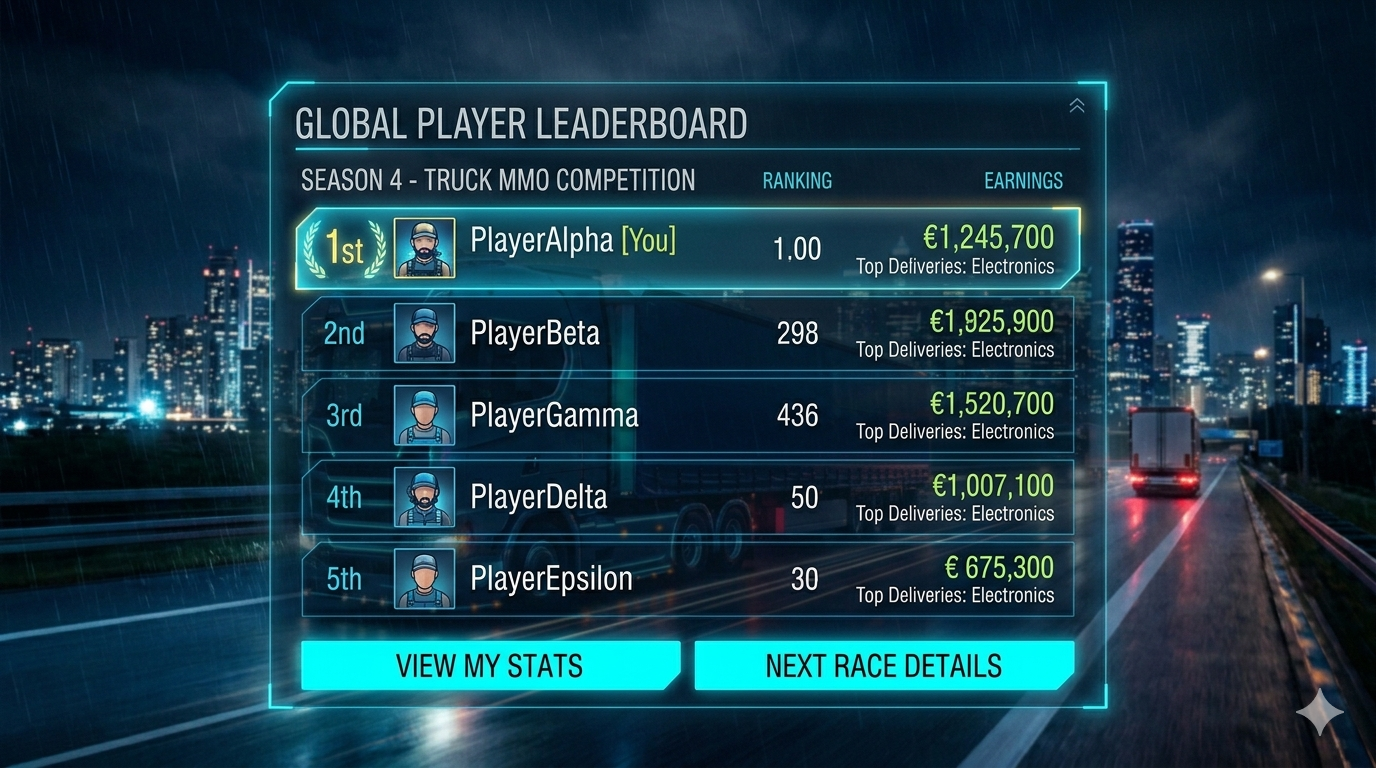Screen dimensions: 1376x768
Task: Open VIEW MY STATS
Action: (x=490, y=665)
